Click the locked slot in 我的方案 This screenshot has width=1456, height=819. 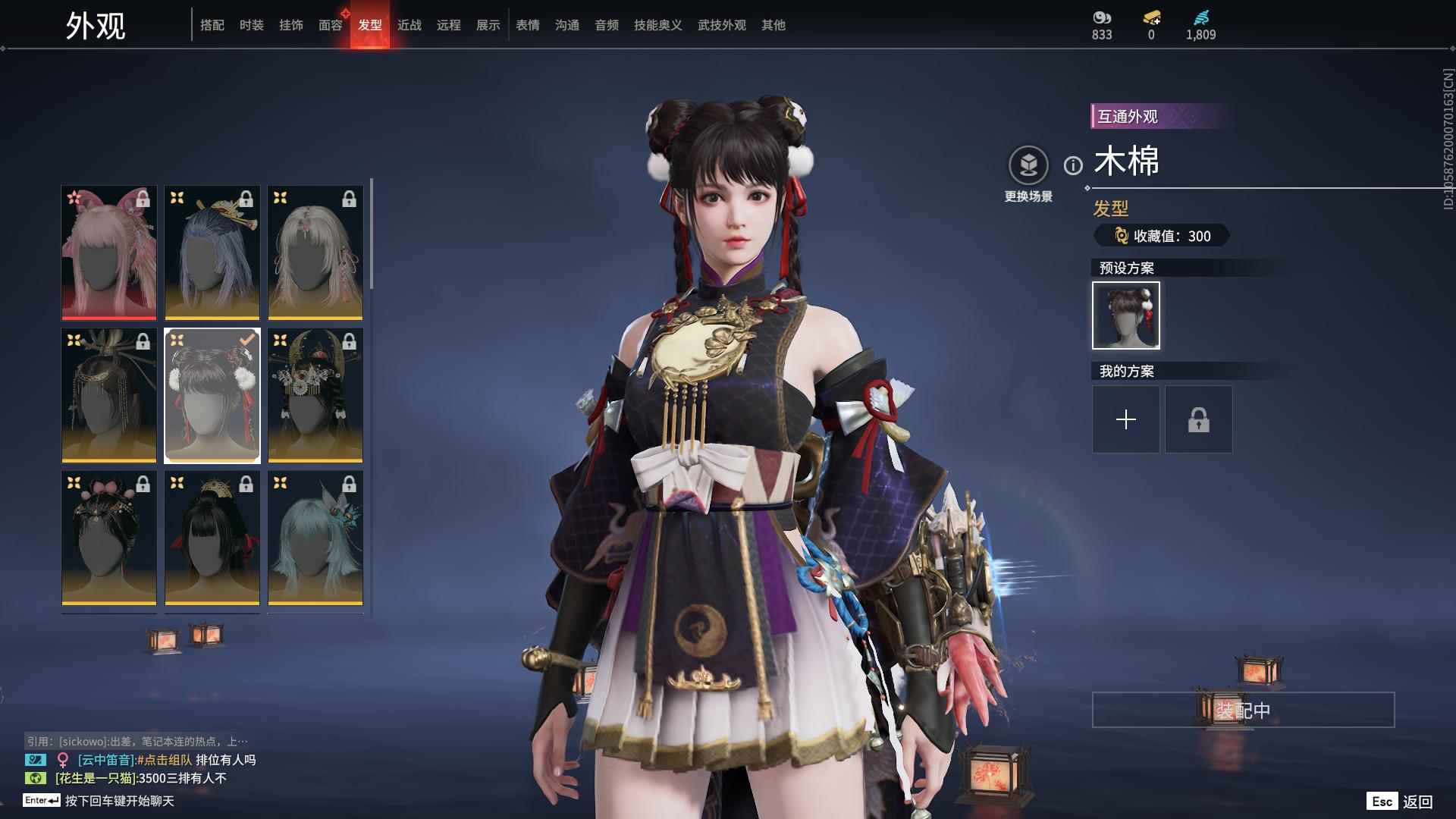click(x=1198, y=419)
